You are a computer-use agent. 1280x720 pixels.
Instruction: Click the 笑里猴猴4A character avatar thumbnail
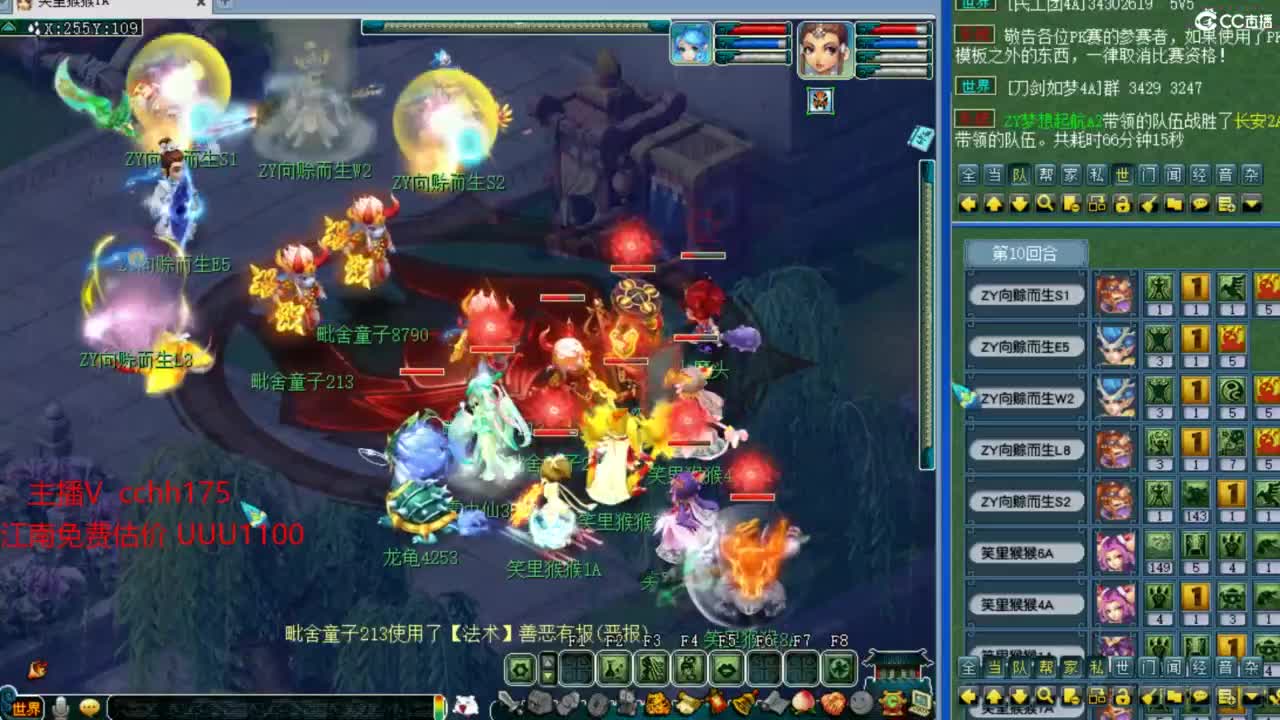1118,604
